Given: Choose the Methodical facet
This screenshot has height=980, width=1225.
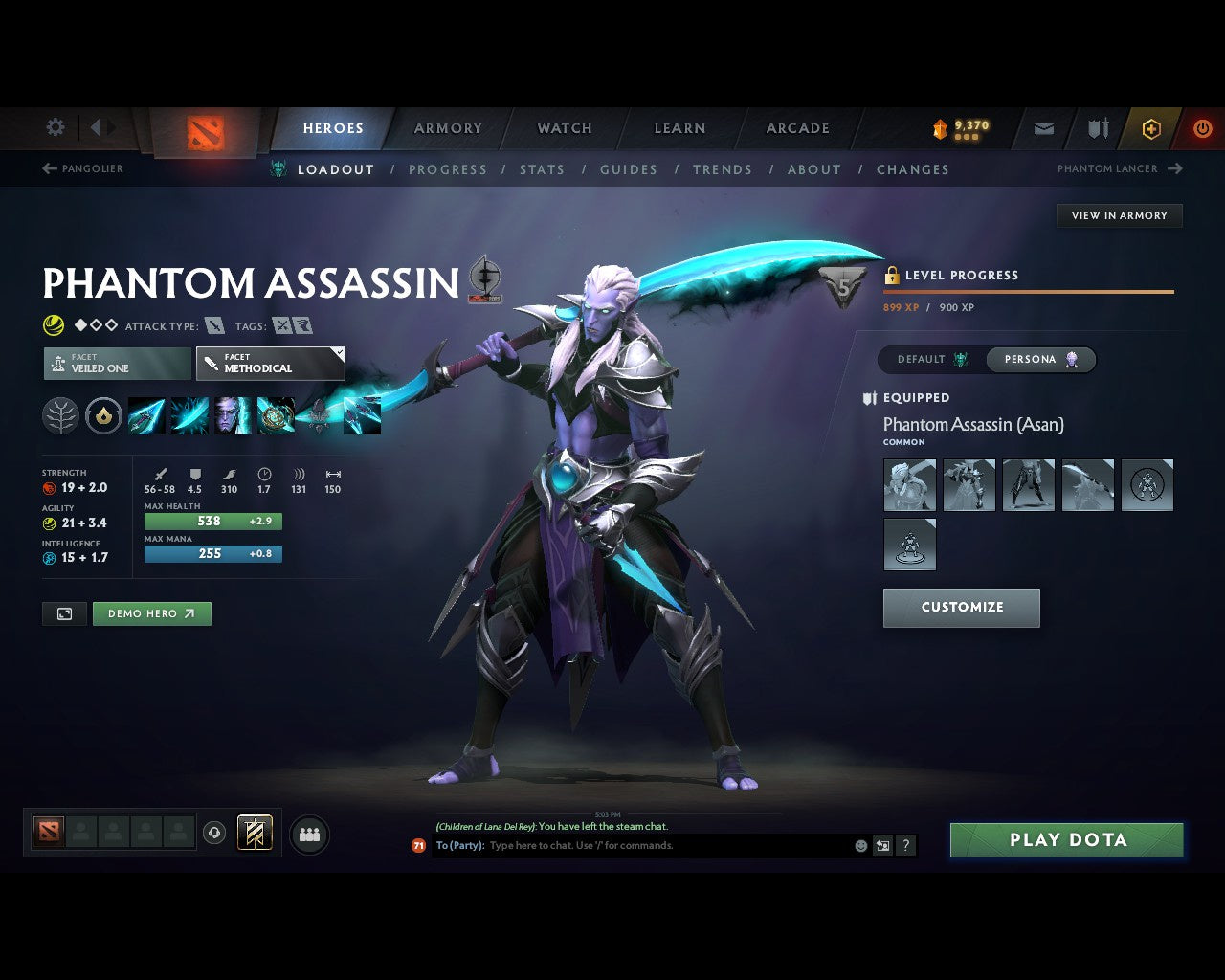Looking at the screenshot, I should coord(270,364).
